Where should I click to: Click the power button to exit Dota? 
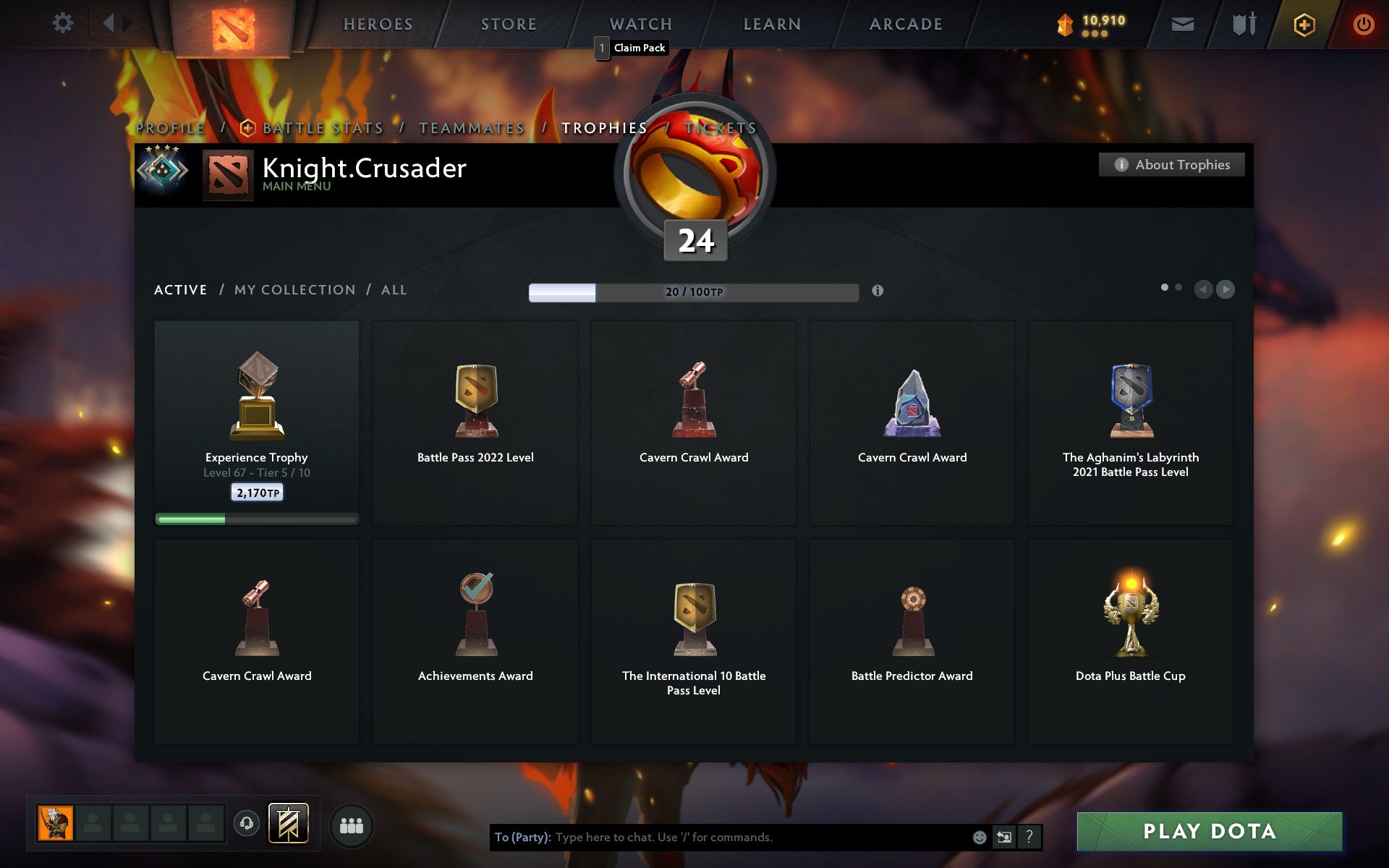tap(1363, 24)
